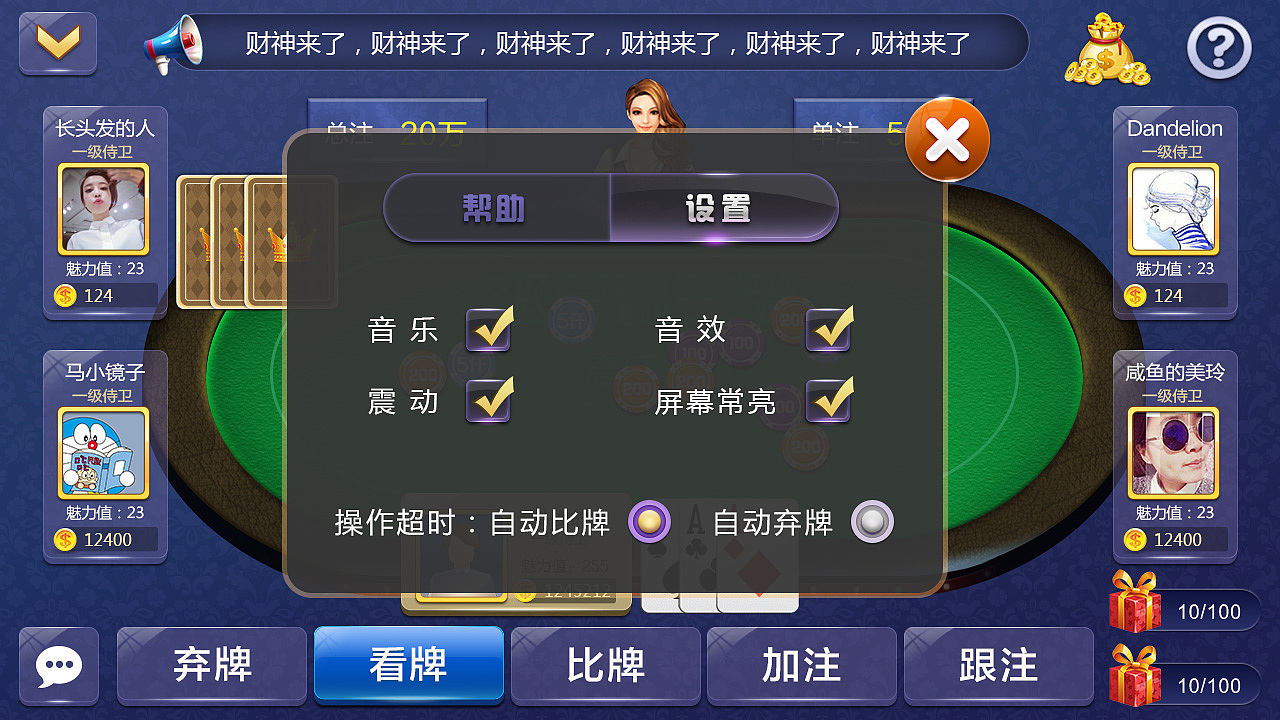Toggle the 音乐 music checkbox
Screen dimensions: 1280x720
(x=489, y=329)
